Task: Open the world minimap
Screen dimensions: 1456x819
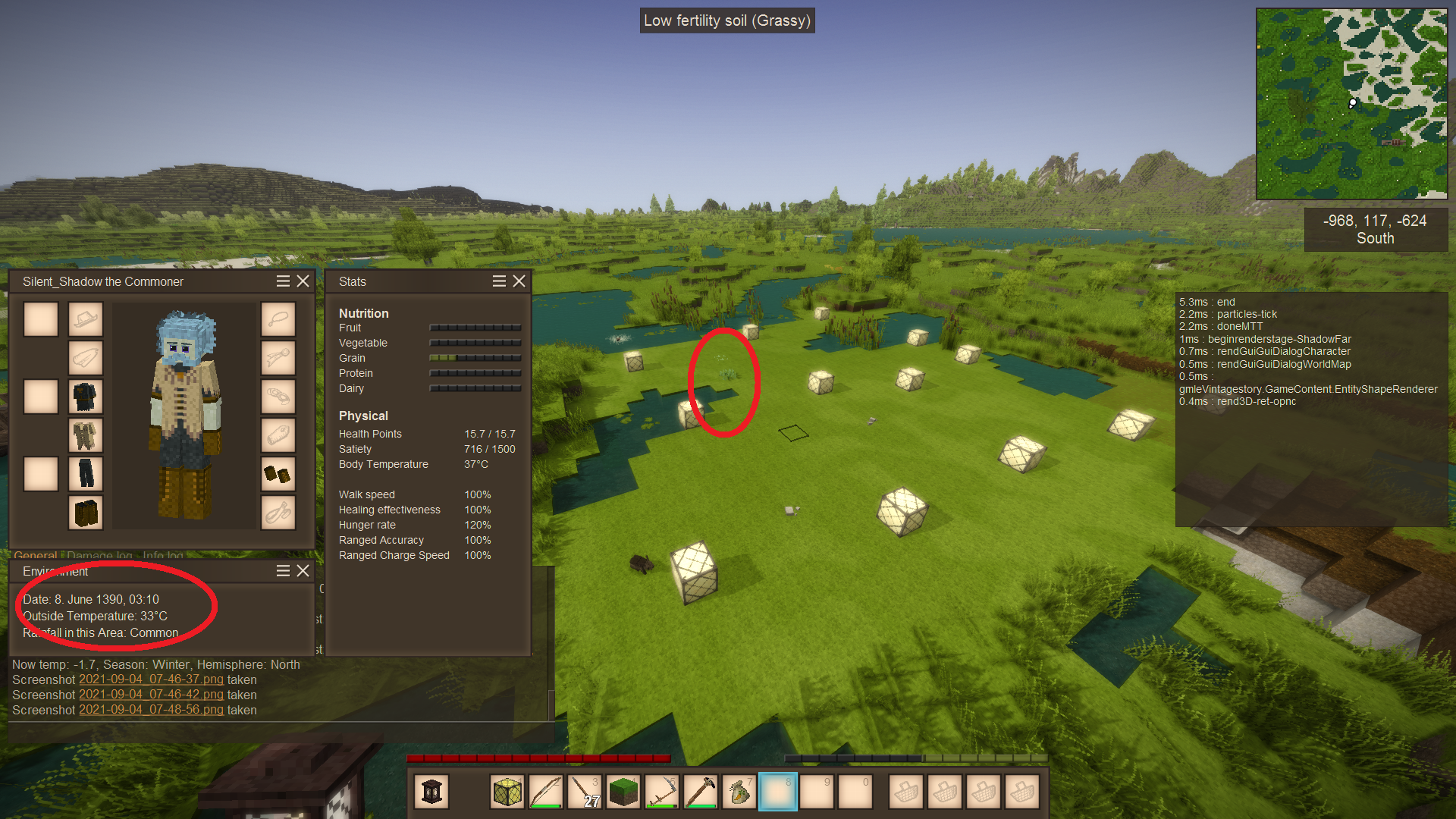Action: [1351, 104]
